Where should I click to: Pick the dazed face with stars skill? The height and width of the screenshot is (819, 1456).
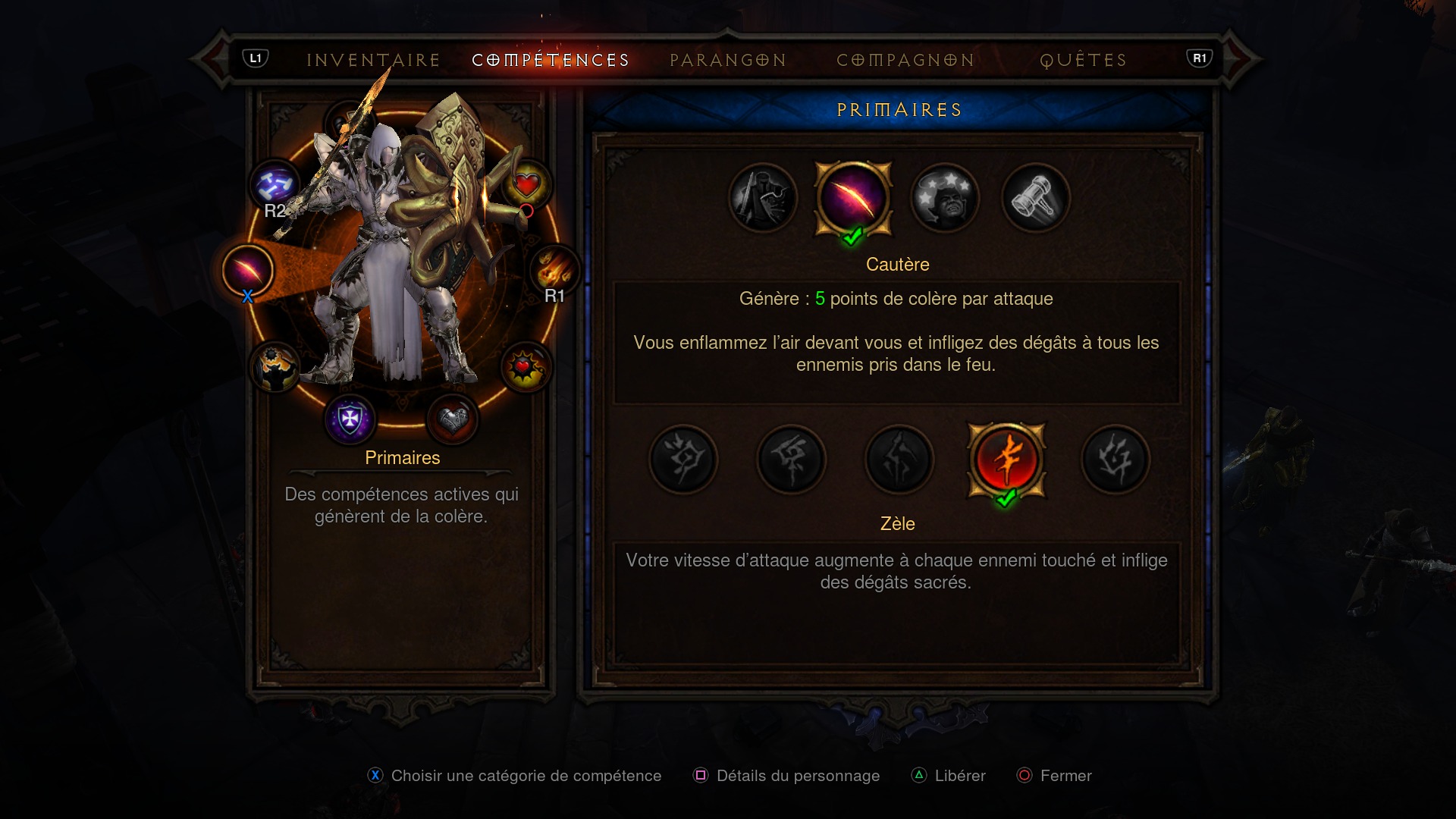click(x=945, y=199)
